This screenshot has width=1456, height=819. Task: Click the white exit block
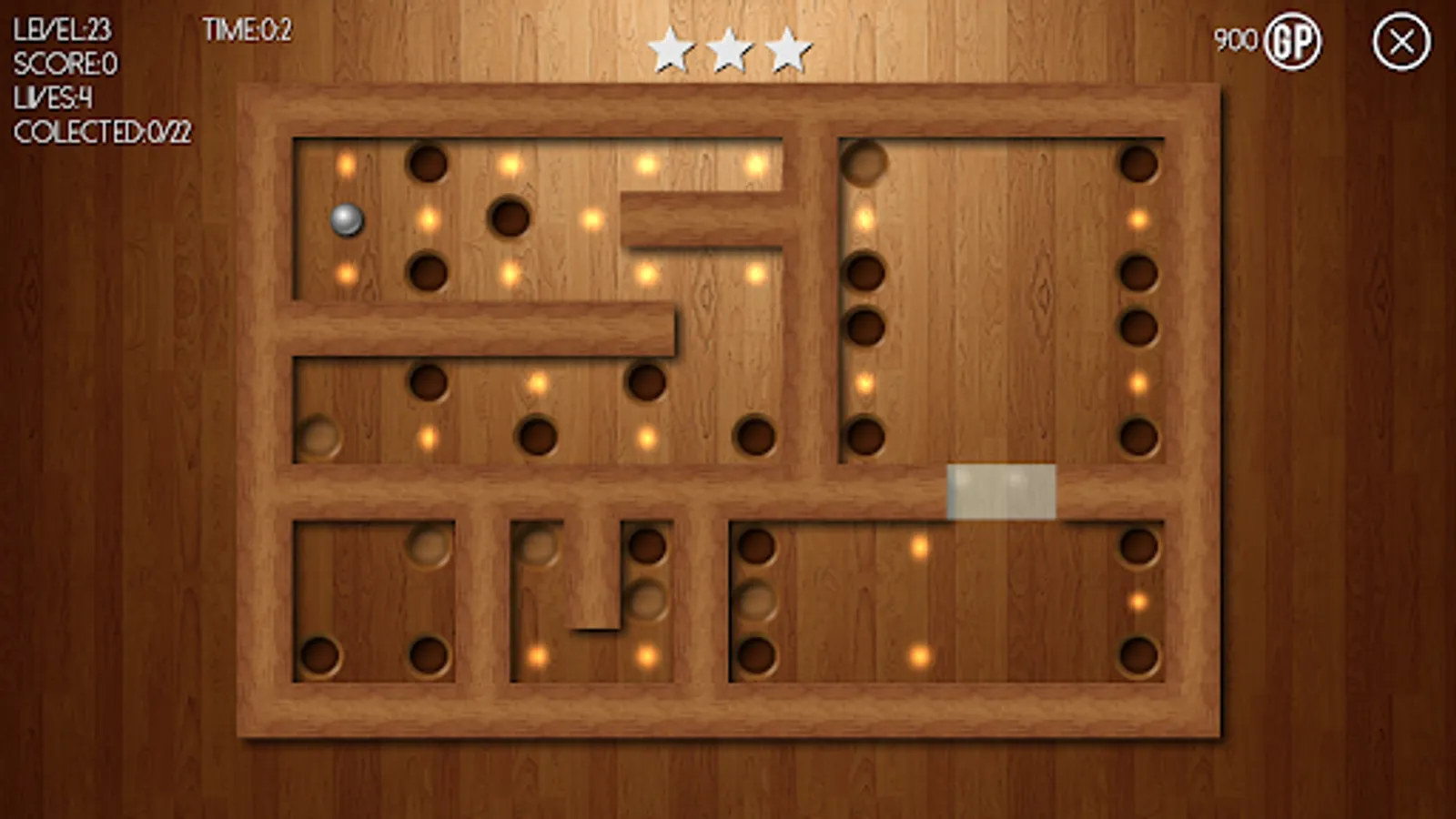[x=1001, y=491]
